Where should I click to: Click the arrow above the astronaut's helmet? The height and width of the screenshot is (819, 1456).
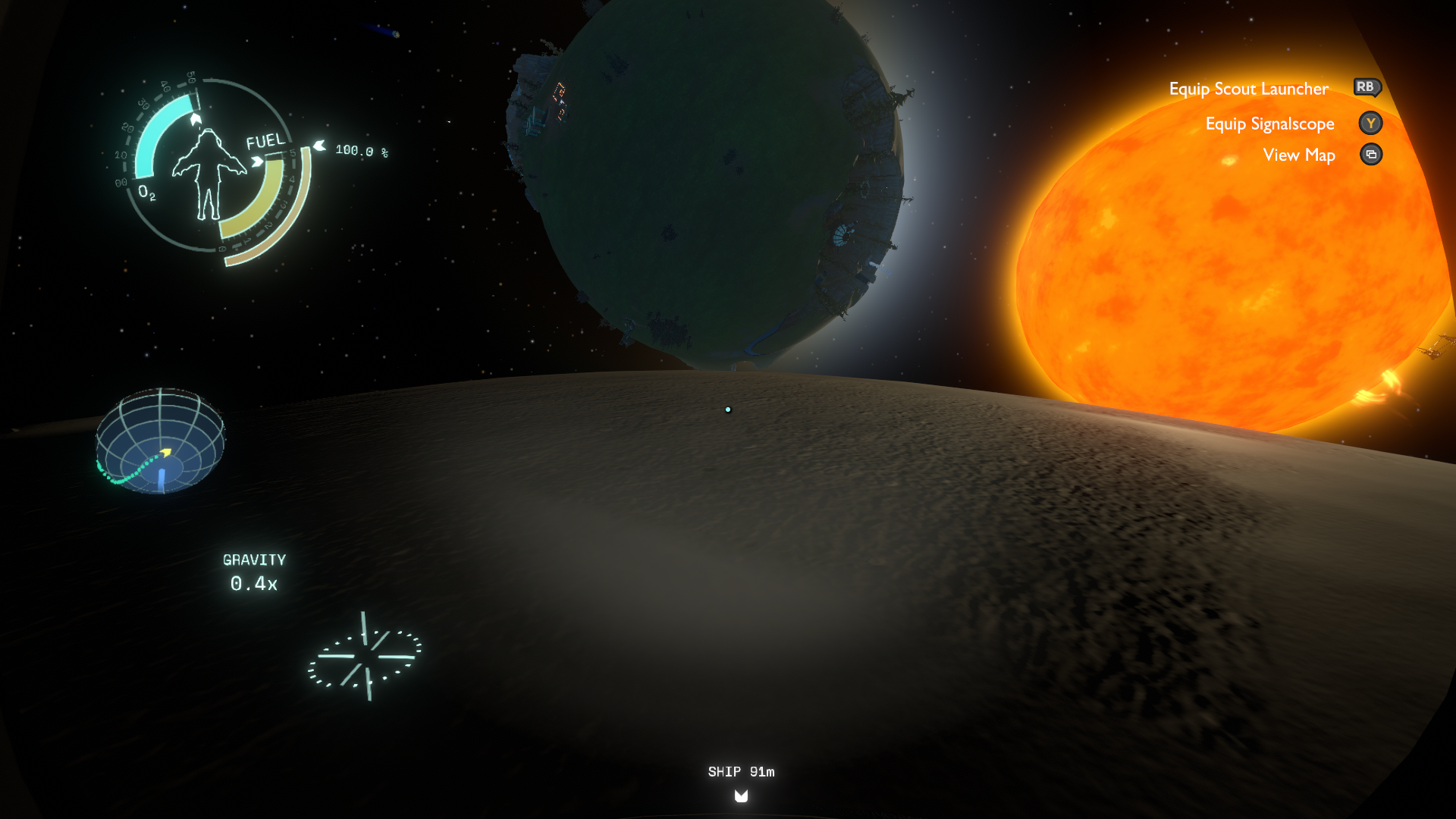(196, 120)
